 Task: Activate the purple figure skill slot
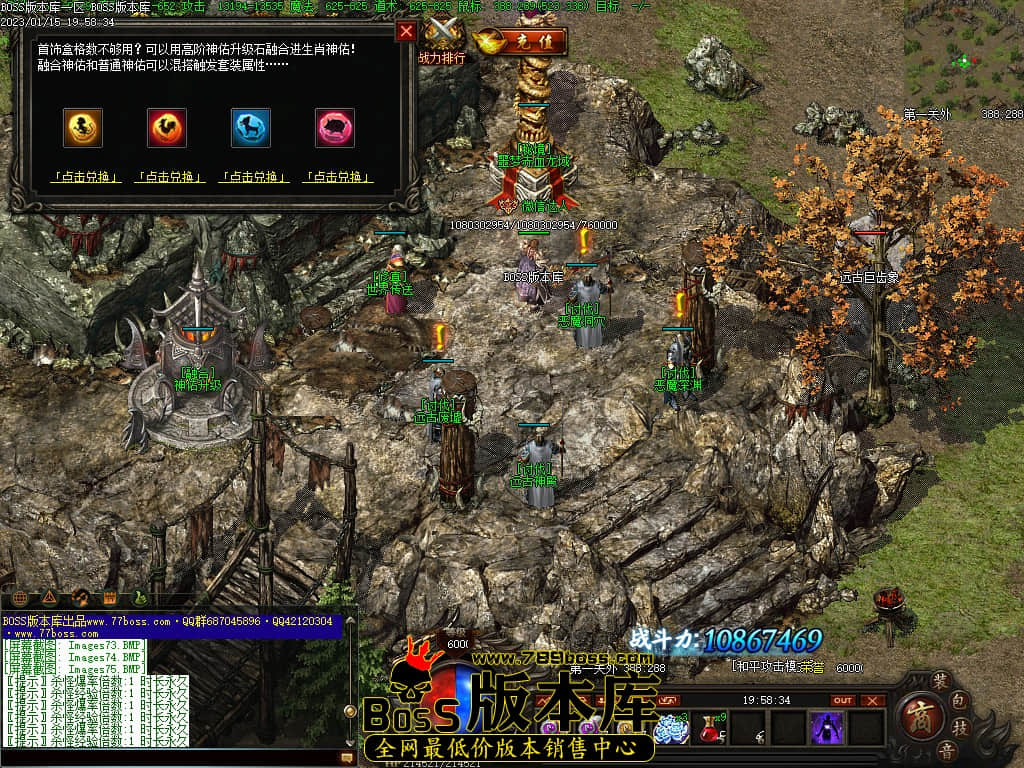tap(826, 728)
